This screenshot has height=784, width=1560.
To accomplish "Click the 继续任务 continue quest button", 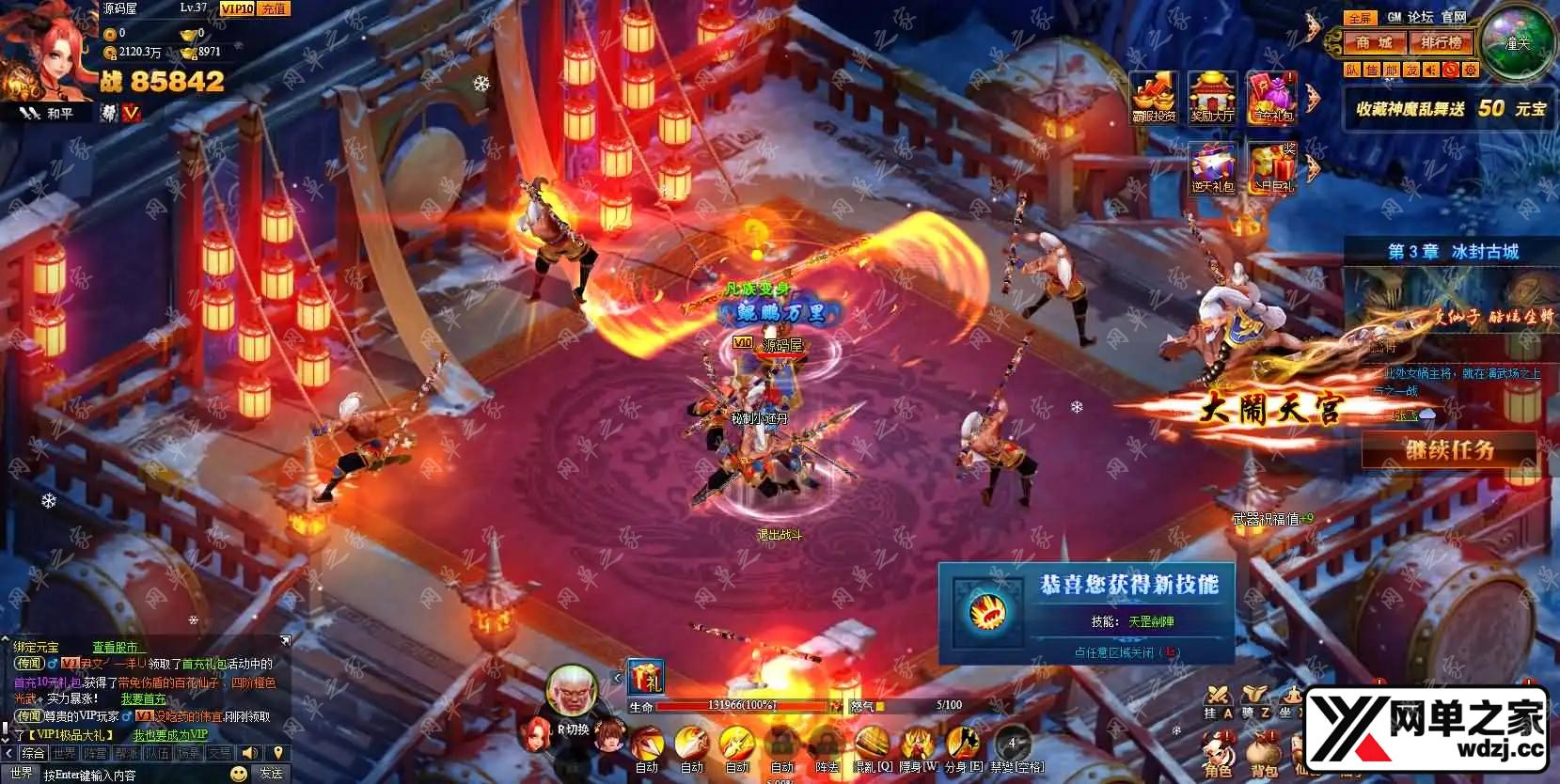I will [1449, 450].
